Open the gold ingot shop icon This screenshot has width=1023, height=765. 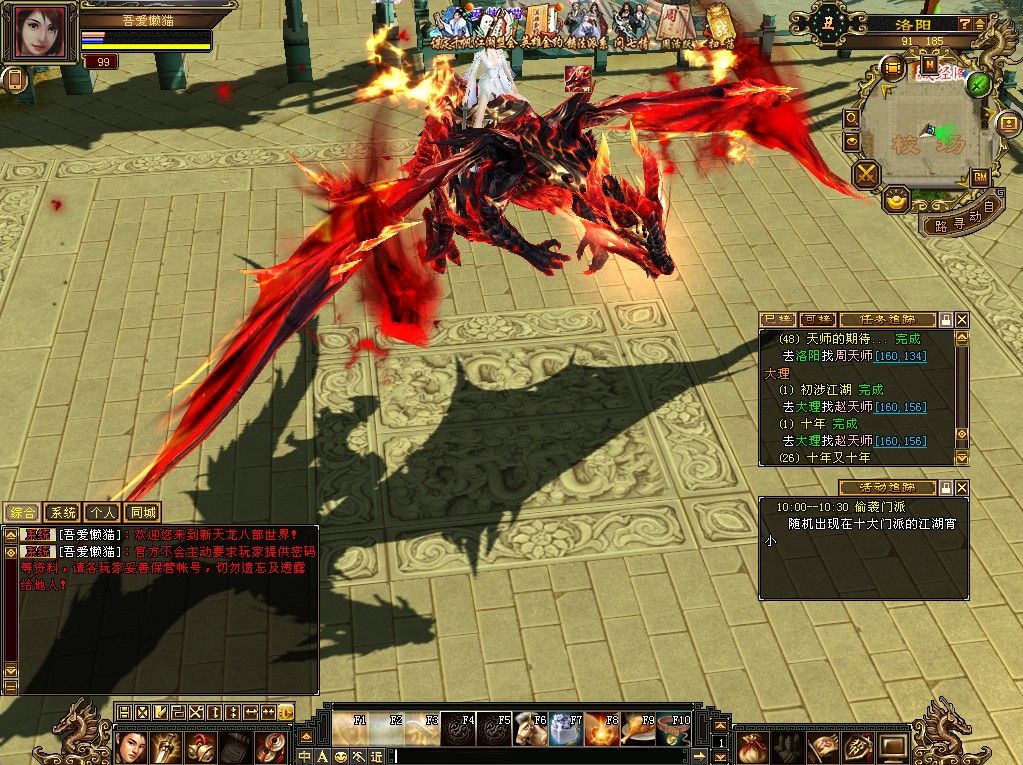(x=898, y=198)
